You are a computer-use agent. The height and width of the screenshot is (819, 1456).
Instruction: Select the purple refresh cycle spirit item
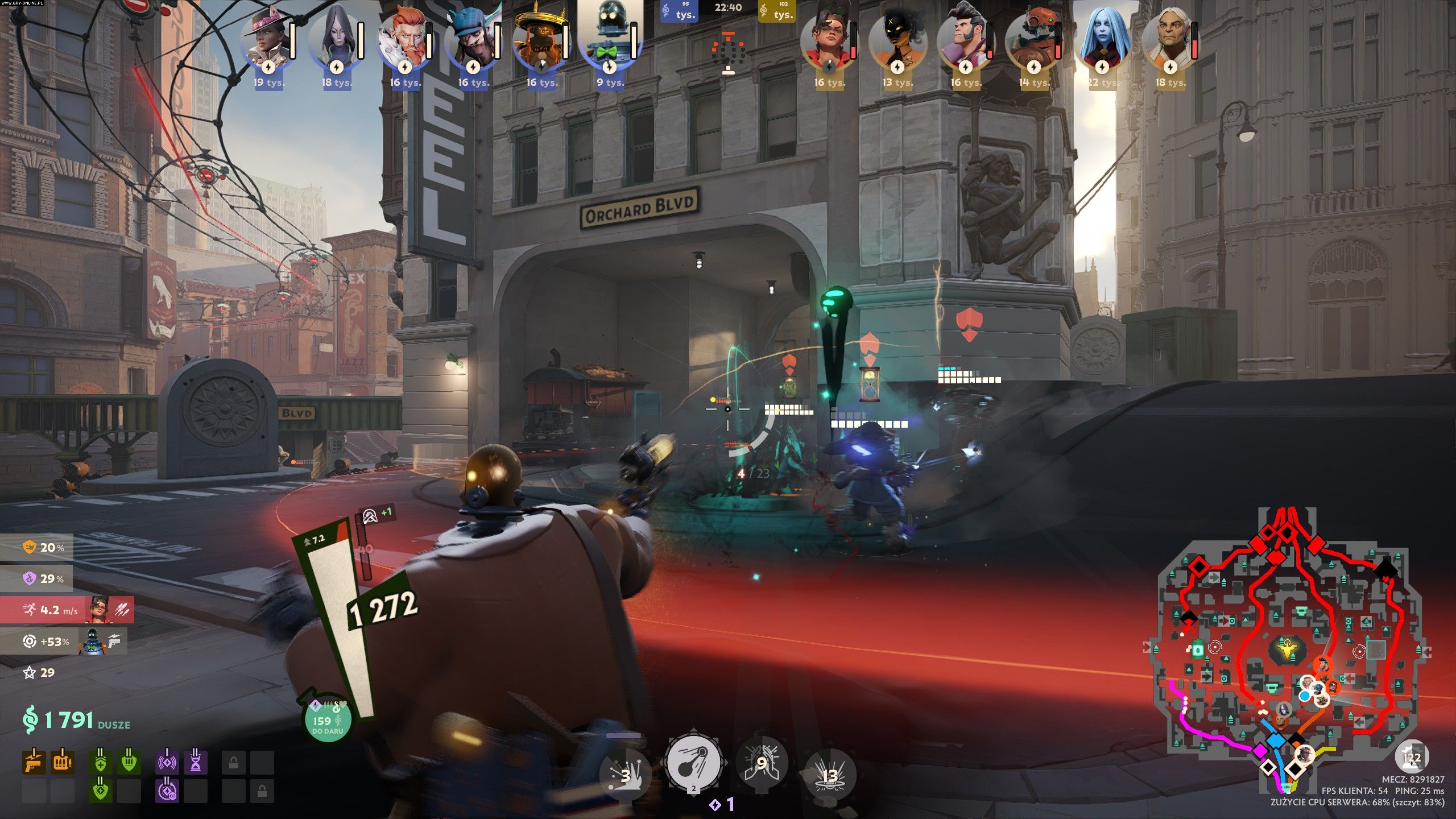168,790
